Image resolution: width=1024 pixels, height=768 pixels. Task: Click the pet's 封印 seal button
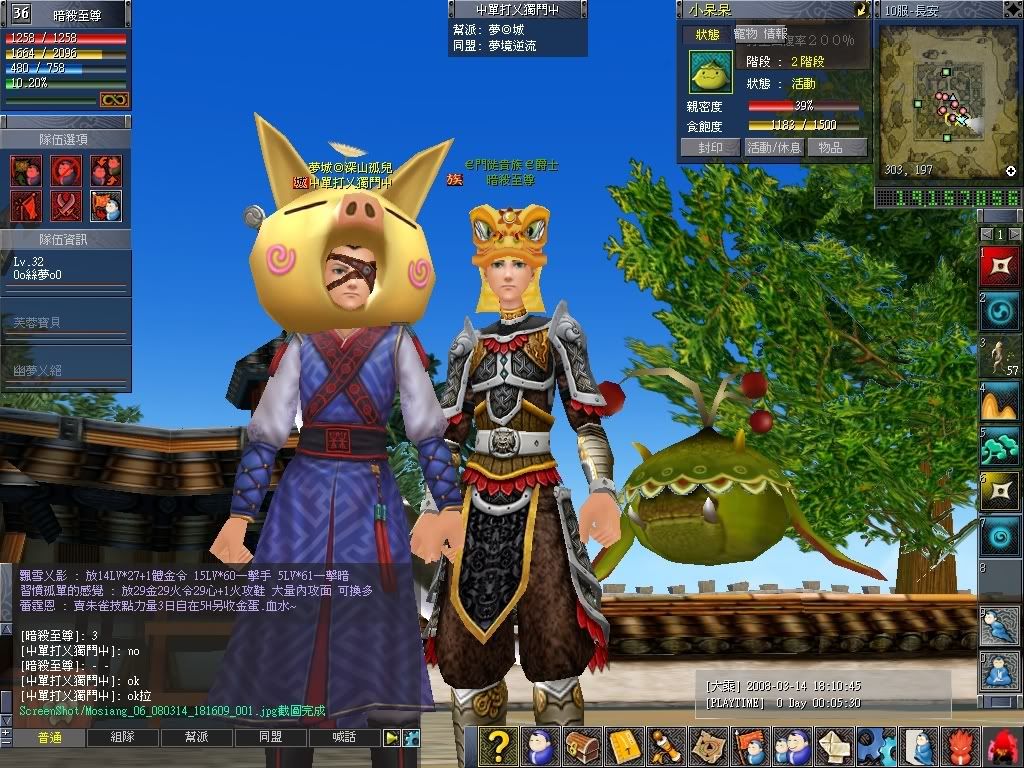click(711, 147)
